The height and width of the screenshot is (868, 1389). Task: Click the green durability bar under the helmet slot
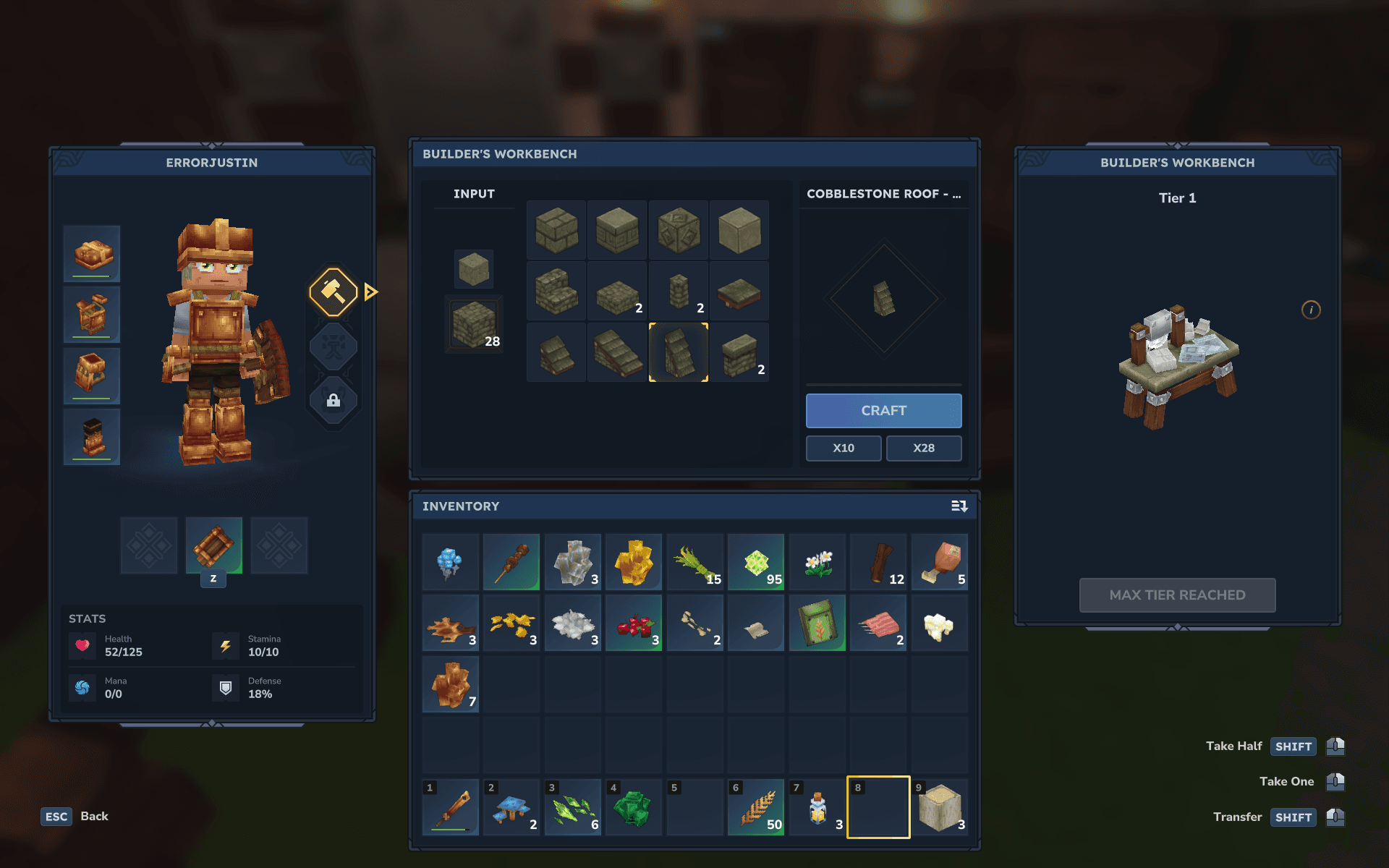[x=91, y=277]
